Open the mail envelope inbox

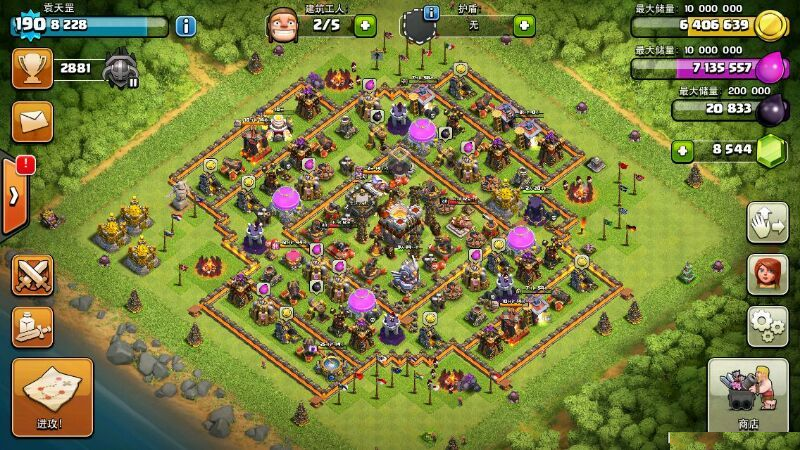pos(32,121)
